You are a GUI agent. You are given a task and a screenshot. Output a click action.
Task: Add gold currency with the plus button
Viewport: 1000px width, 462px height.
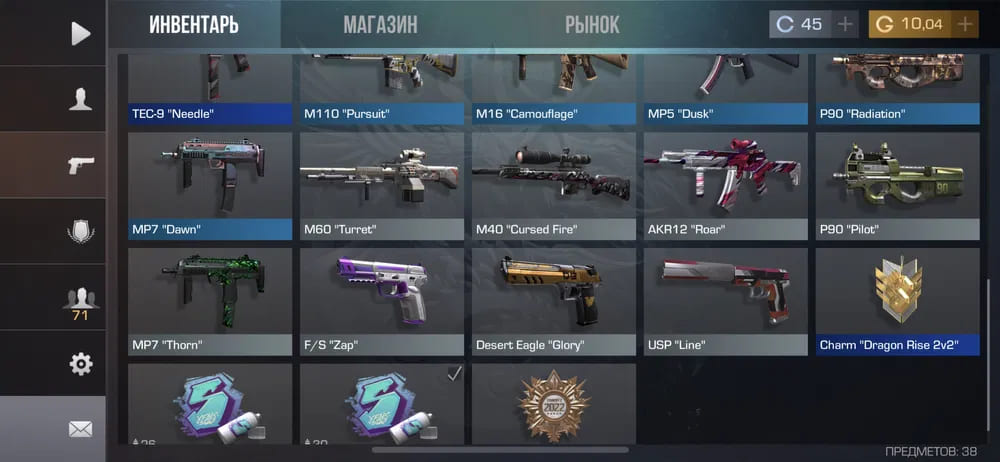pyautogui.click(x=965, y=24)
